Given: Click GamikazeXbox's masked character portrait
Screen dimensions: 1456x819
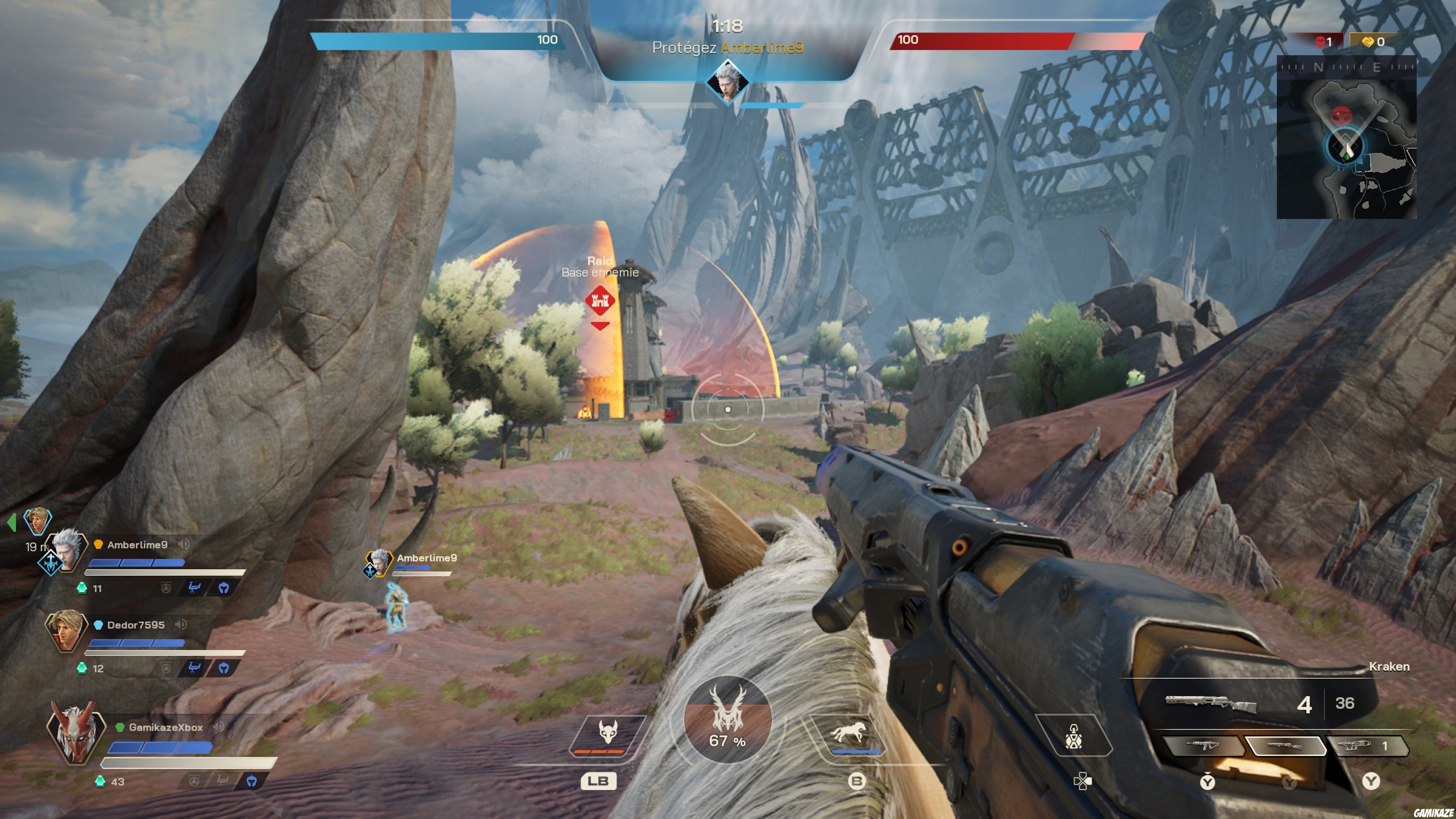Looking at the screenshot, I should click(75, 732).
